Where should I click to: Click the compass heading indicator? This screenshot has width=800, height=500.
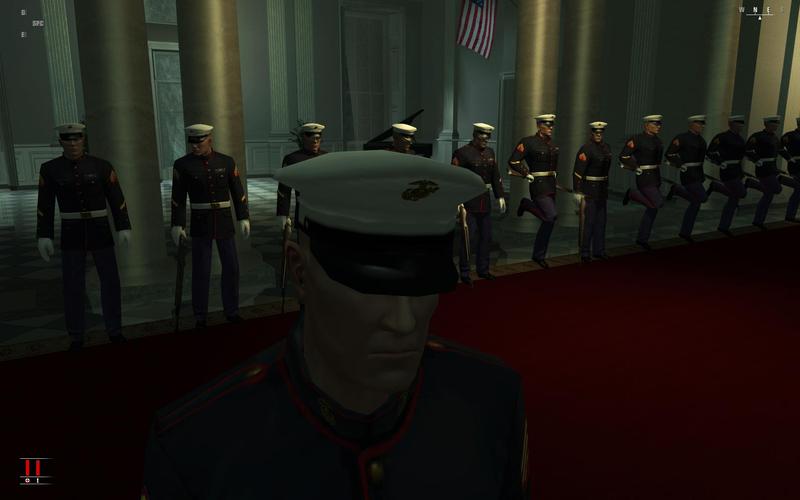(x=759, y=11)
